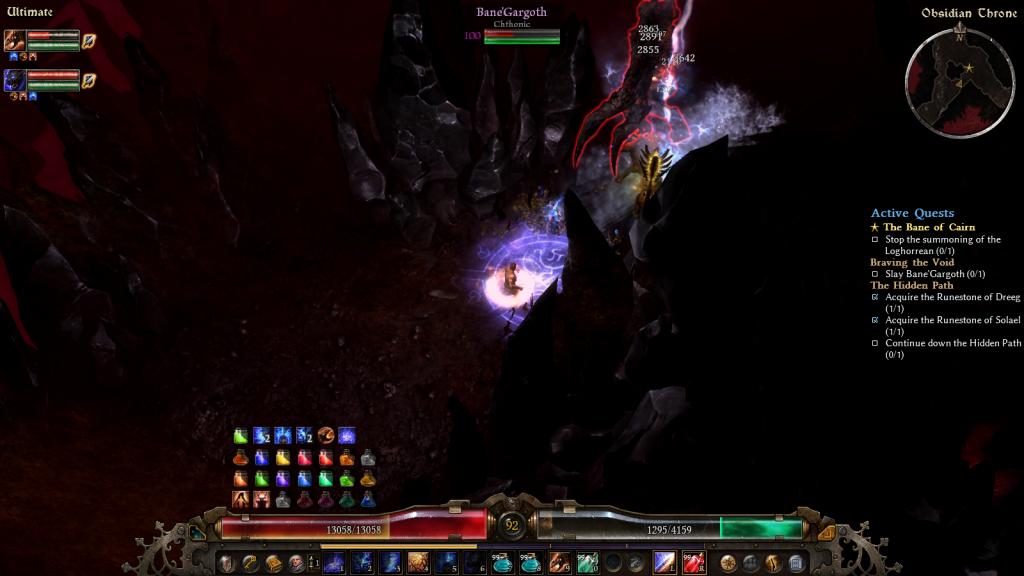Click the bright green potion buff icon
1024x576 pixels.
click(x=240, y=436)
